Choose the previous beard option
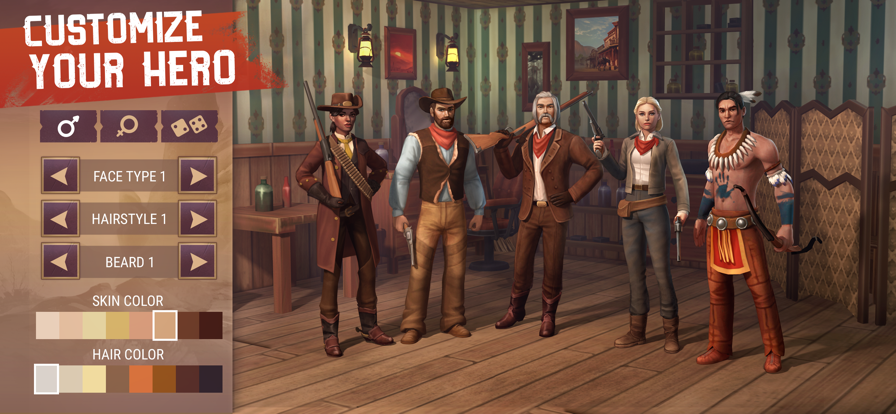The width and height of the screenshot is (896, 414). click(61, 262)
